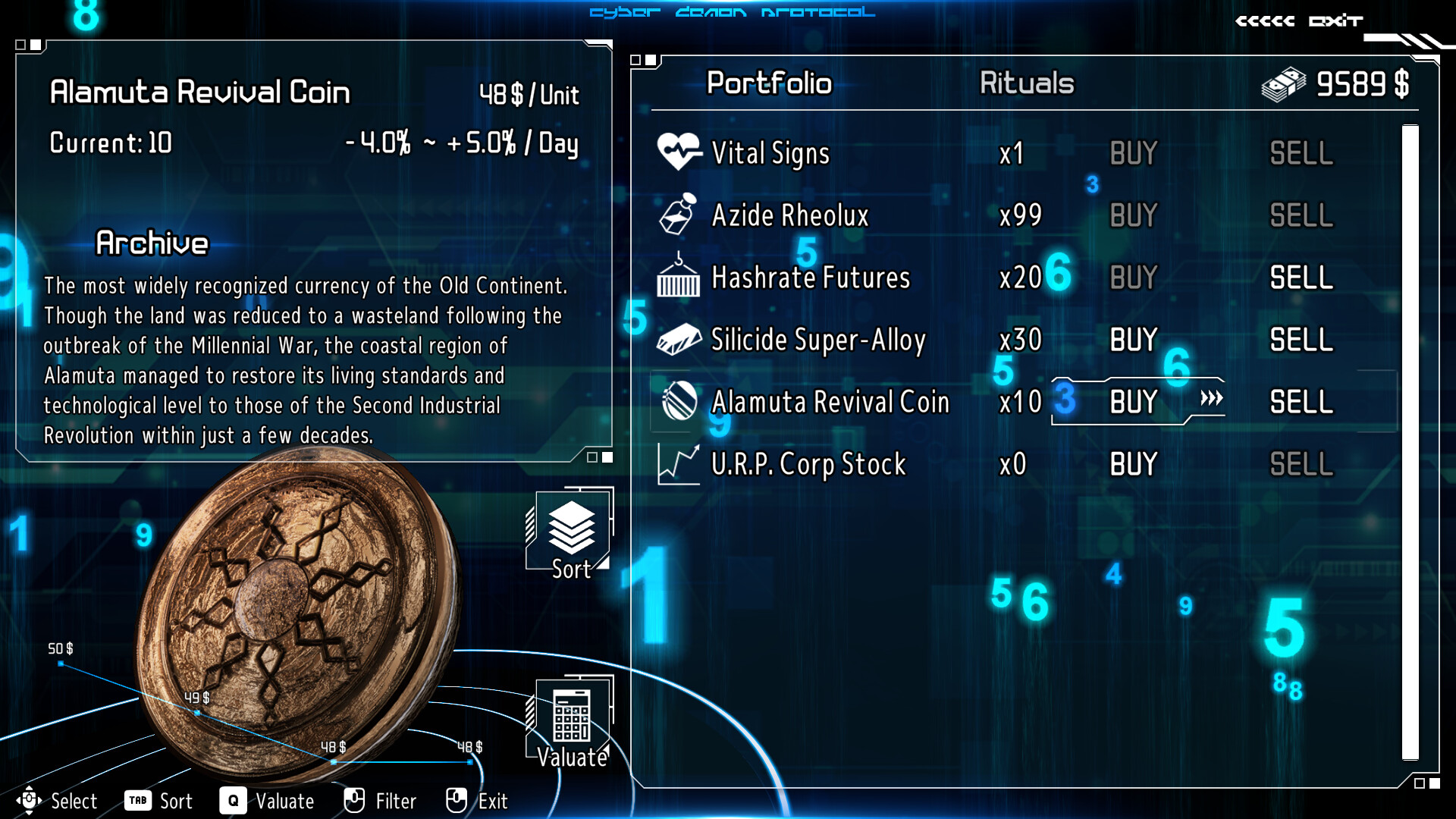Select the Rituals column header
This screenshot has height=819, width=1456.
point(1025,83)
